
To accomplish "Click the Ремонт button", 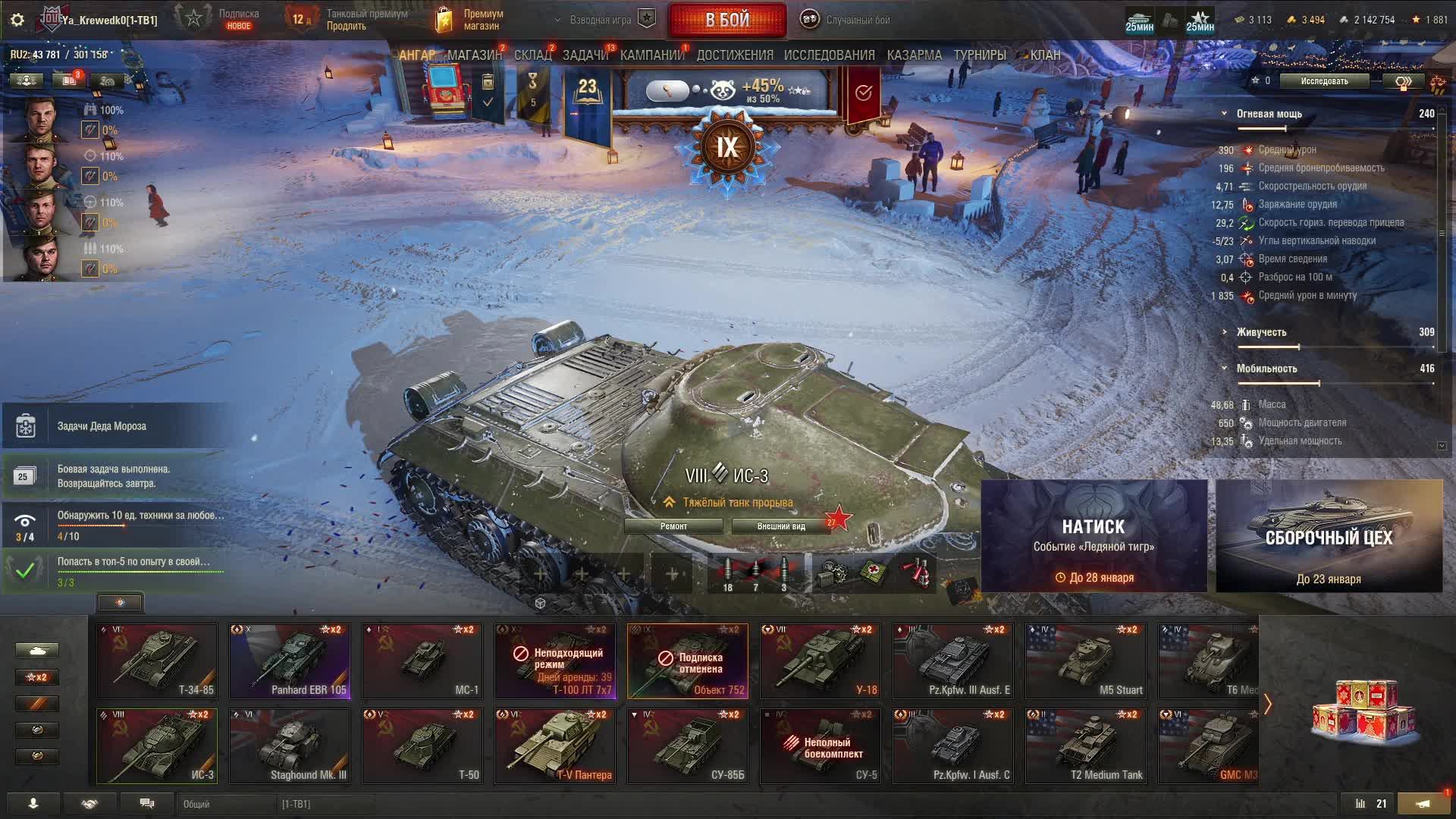I will (673, 526).
